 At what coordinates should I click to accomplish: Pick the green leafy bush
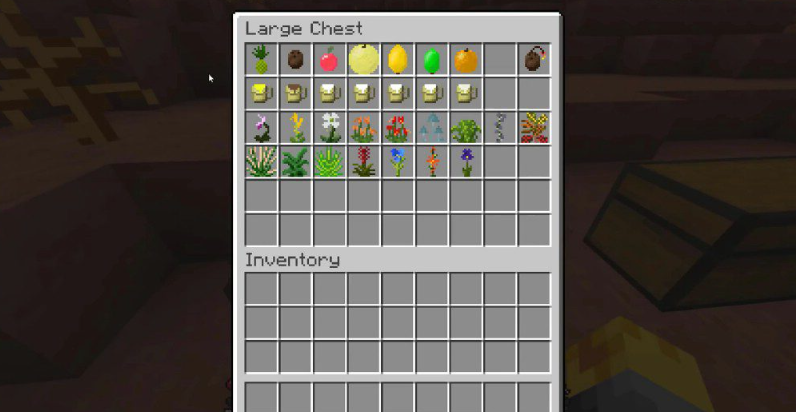click(465, 128)
